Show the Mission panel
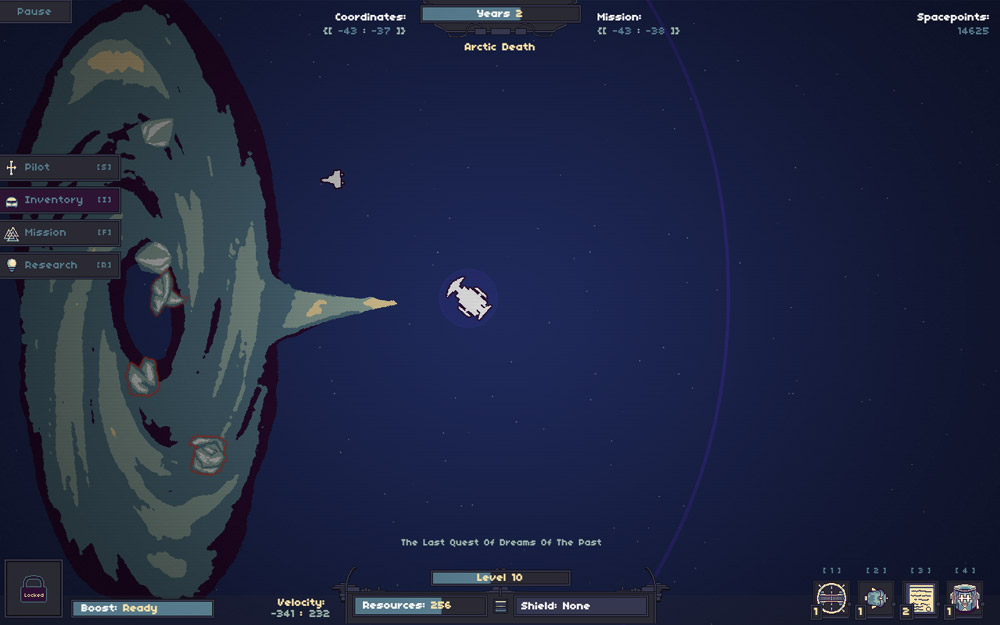Image resolution: width=1000 pixels, height=625 pixels. tap(60, 233)
